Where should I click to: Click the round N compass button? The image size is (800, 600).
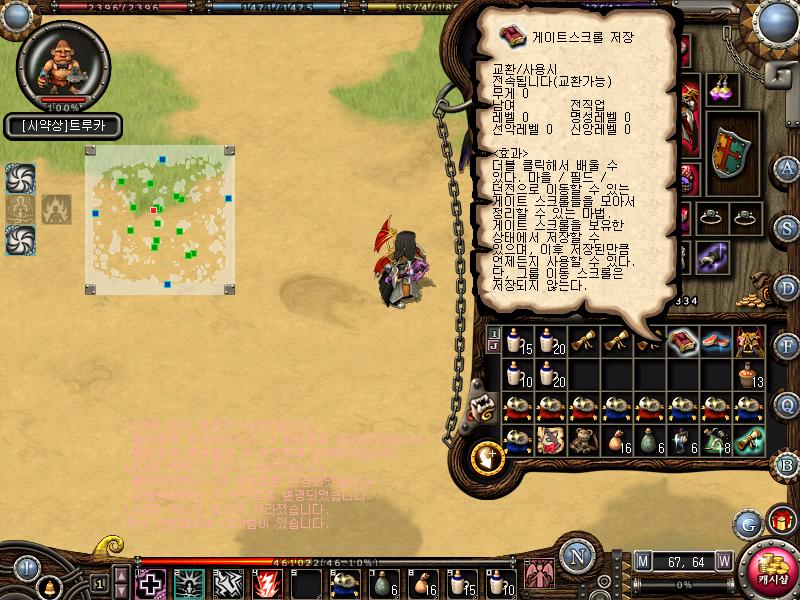pos(576,556)
